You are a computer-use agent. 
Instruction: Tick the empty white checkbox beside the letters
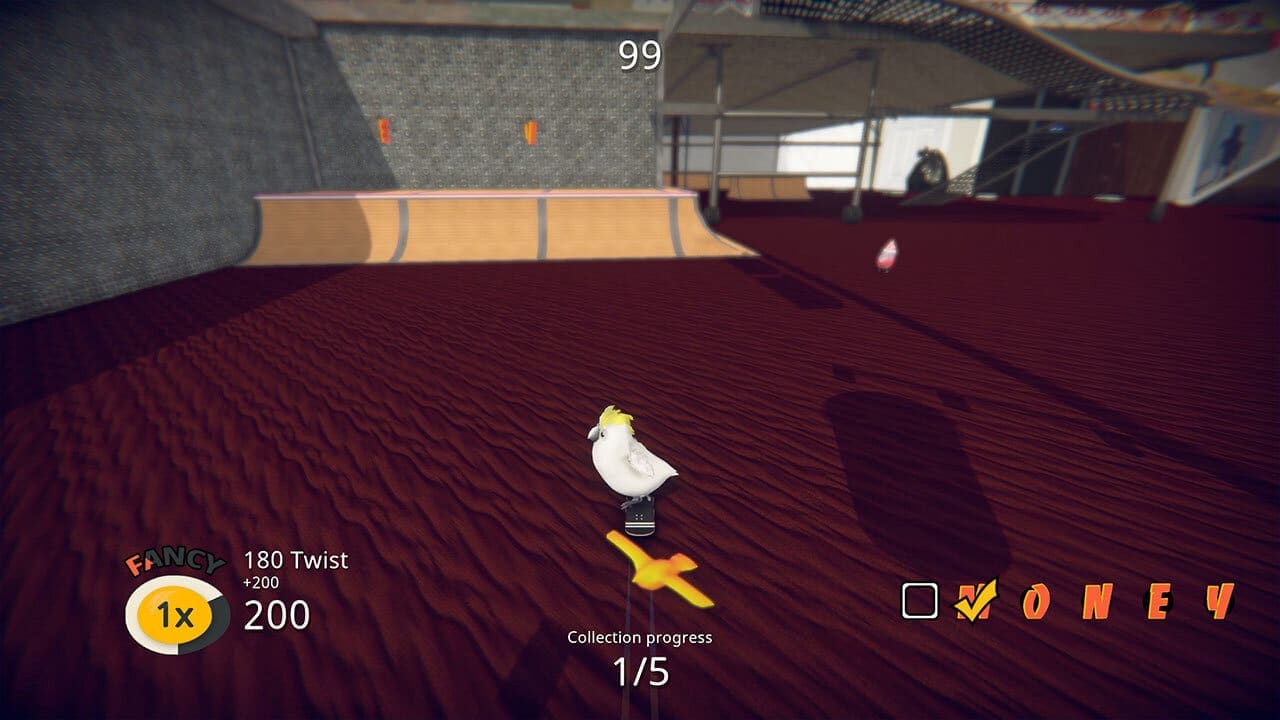pyautogui.click(x=920, y=601)
